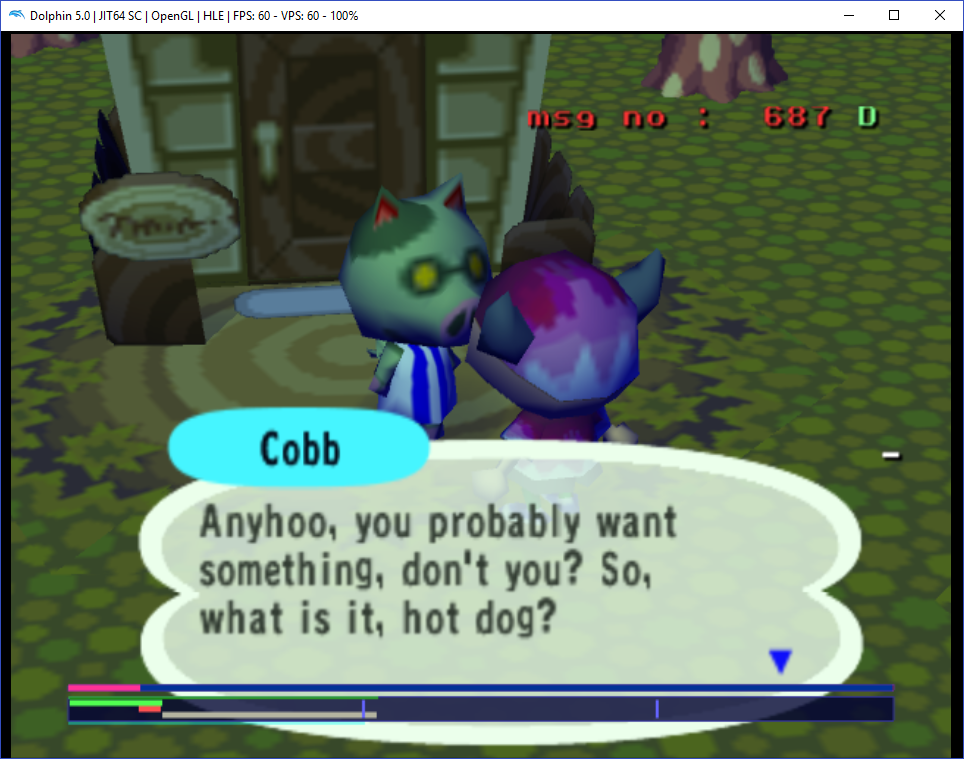Maximize the Dolphin window
This screenshot has height=759, width=964.
(x=894, y=15)
